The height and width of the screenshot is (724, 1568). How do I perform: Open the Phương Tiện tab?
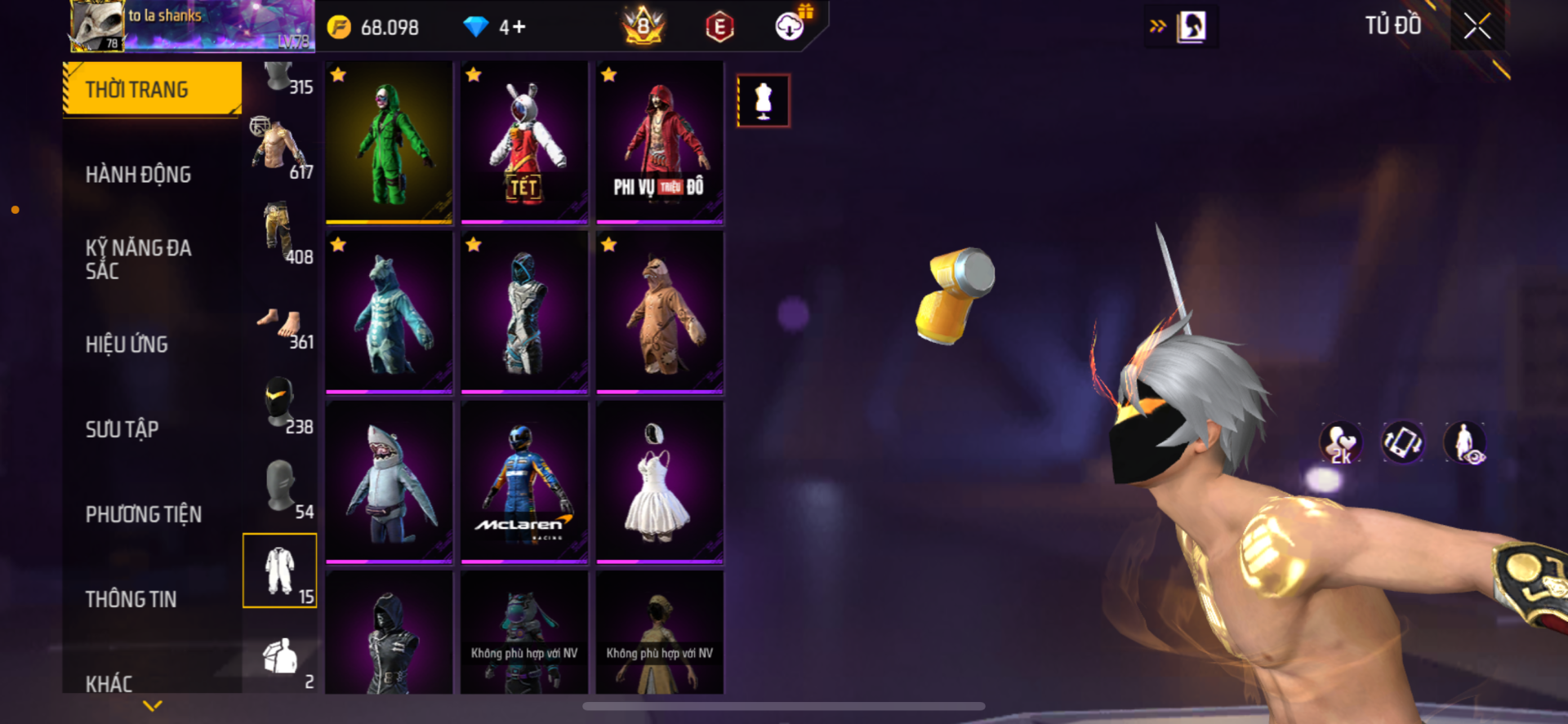[143, 514]
